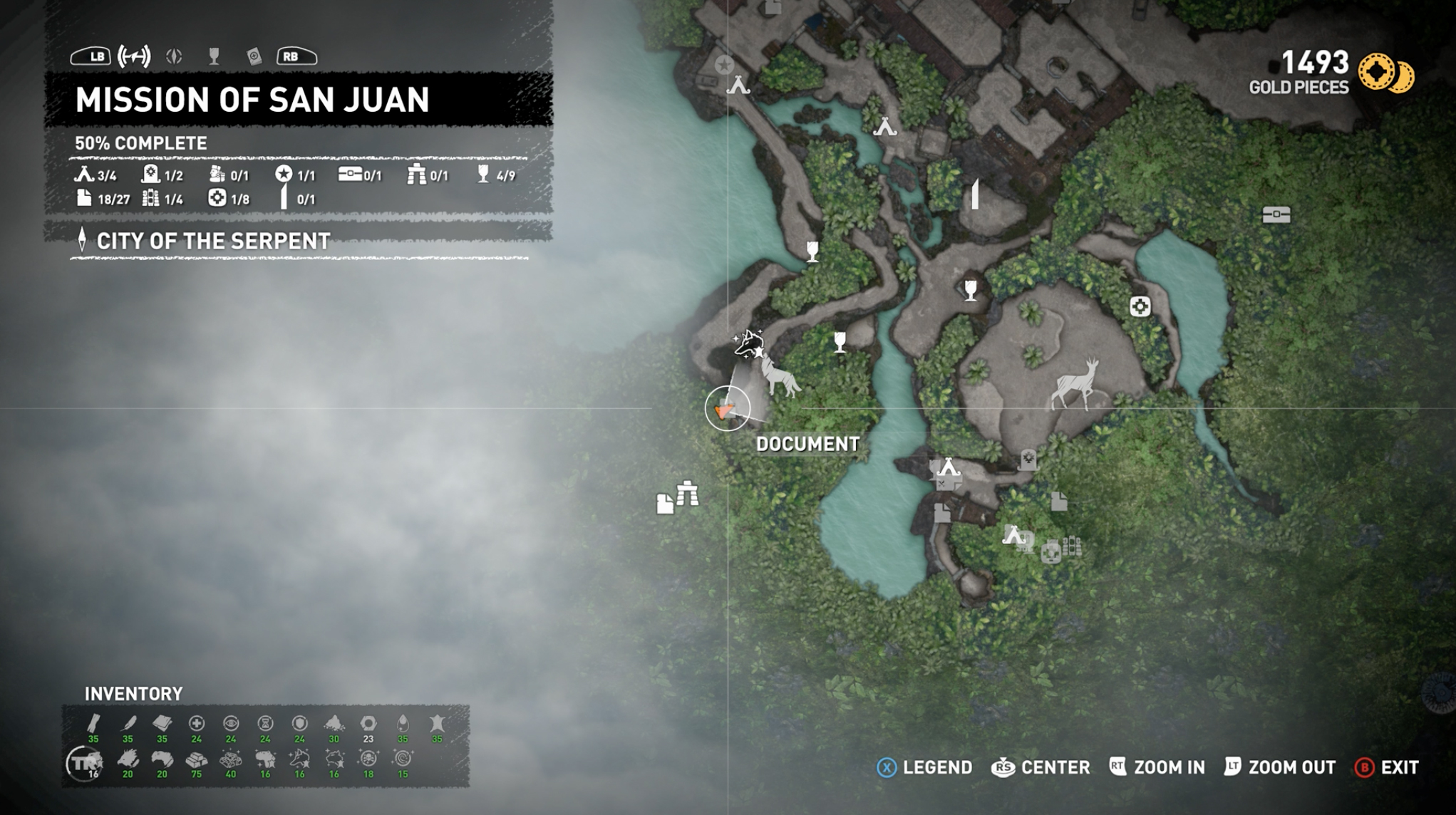The width and height of the screenshot is (1456, 815).
Task: Select the City of the Serpent objective
Action: pyautogui.click(x=213, y=242)
